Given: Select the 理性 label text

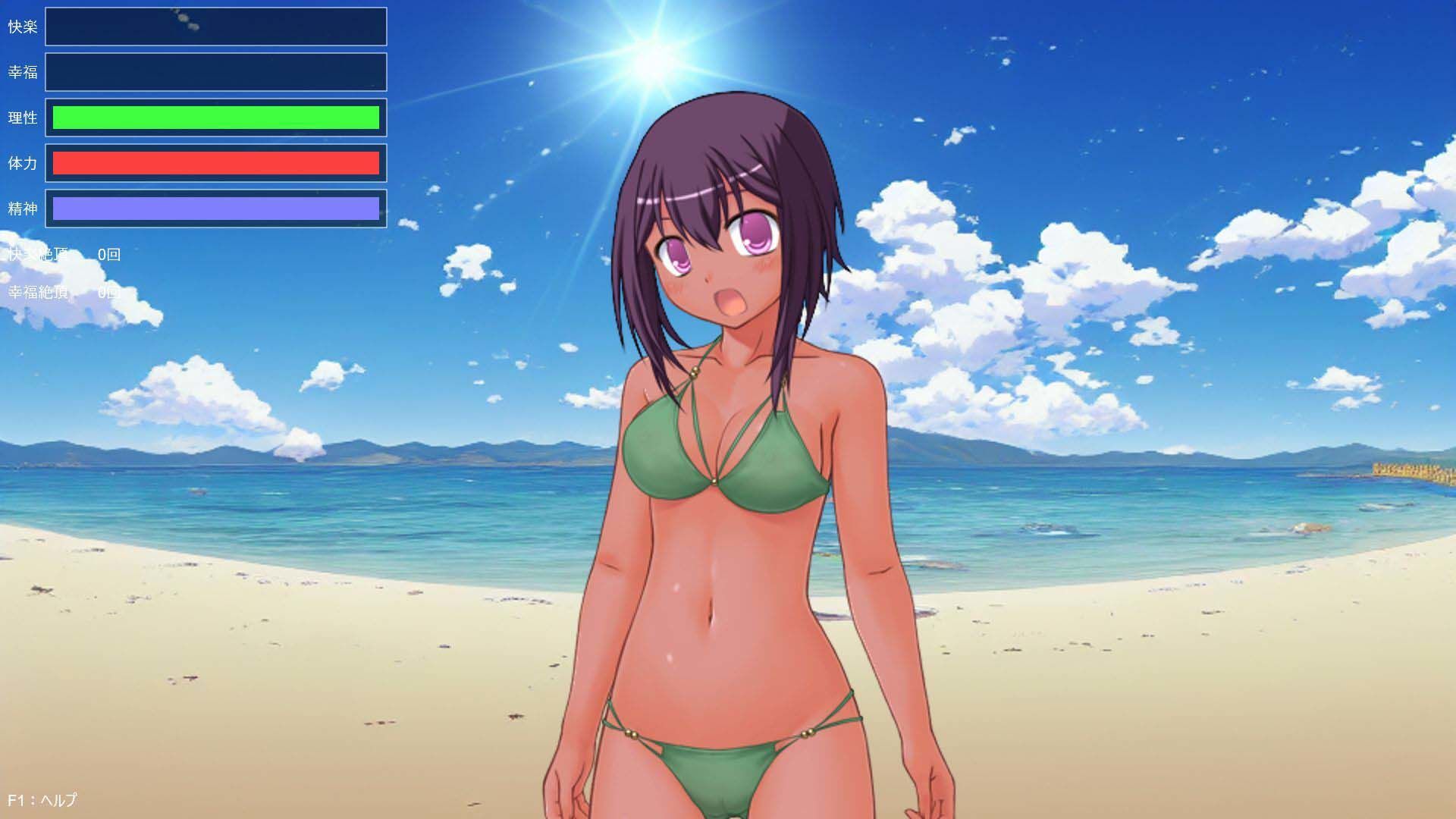Looking at the screenshot, I should (24, 118).
